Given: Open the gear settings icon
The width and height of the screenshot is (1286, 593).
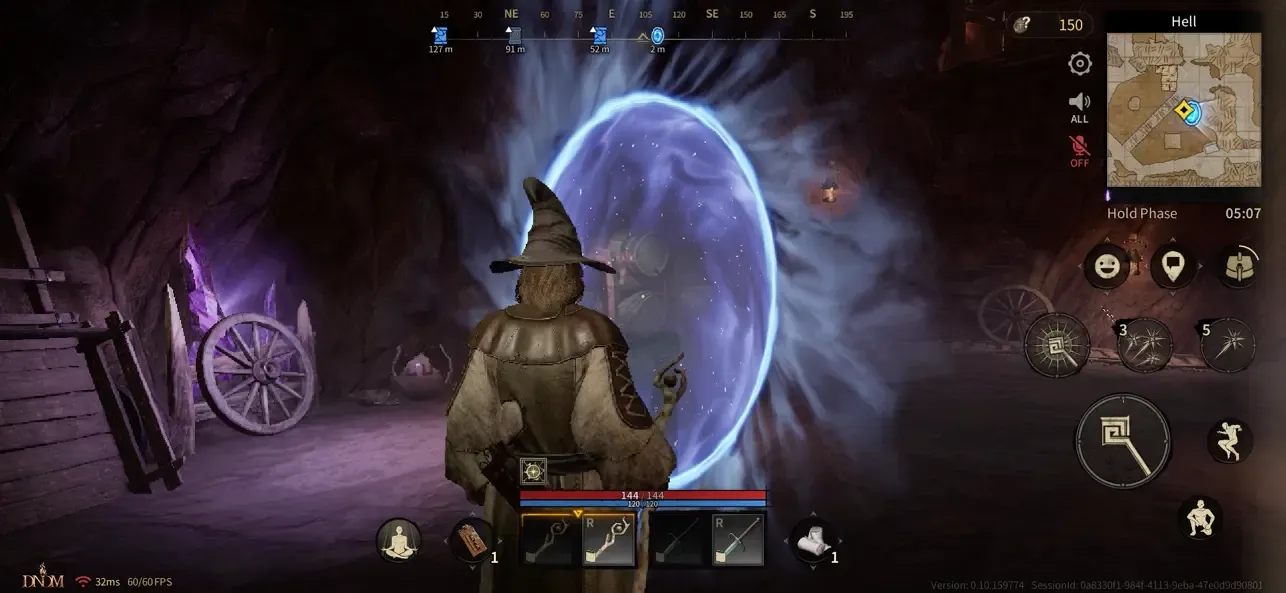Looking at the screenshot, I should pos(1079,64).
